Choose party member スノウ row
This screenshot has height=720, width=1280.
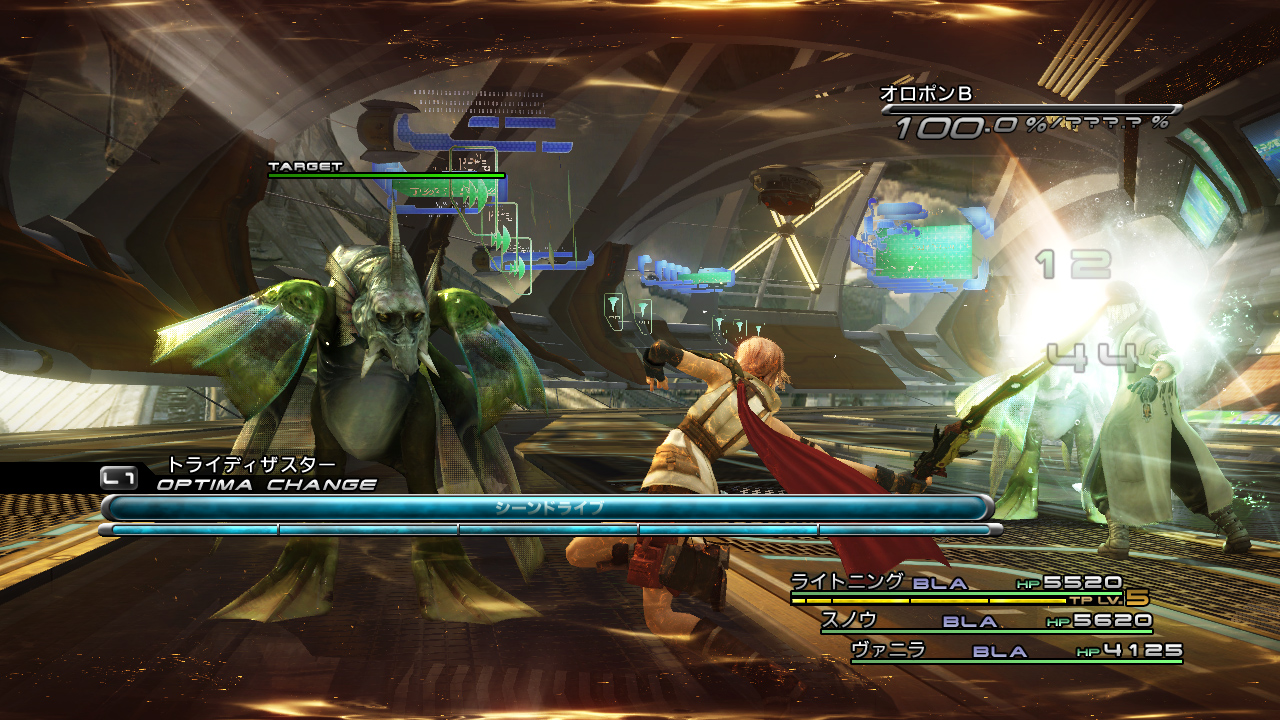point(985,621)
